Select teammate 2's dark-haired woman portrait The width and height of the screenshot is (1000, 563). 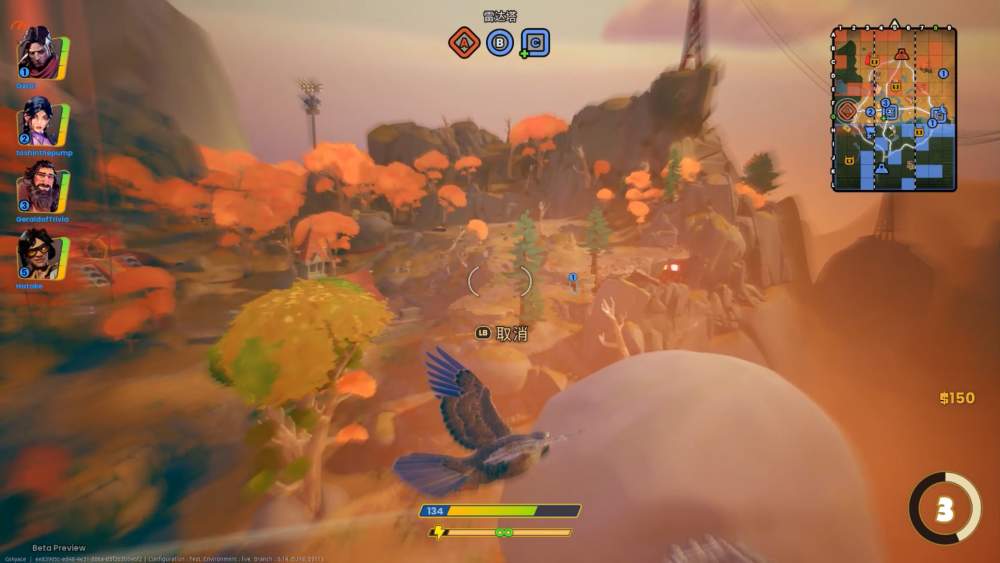point(36,122)
